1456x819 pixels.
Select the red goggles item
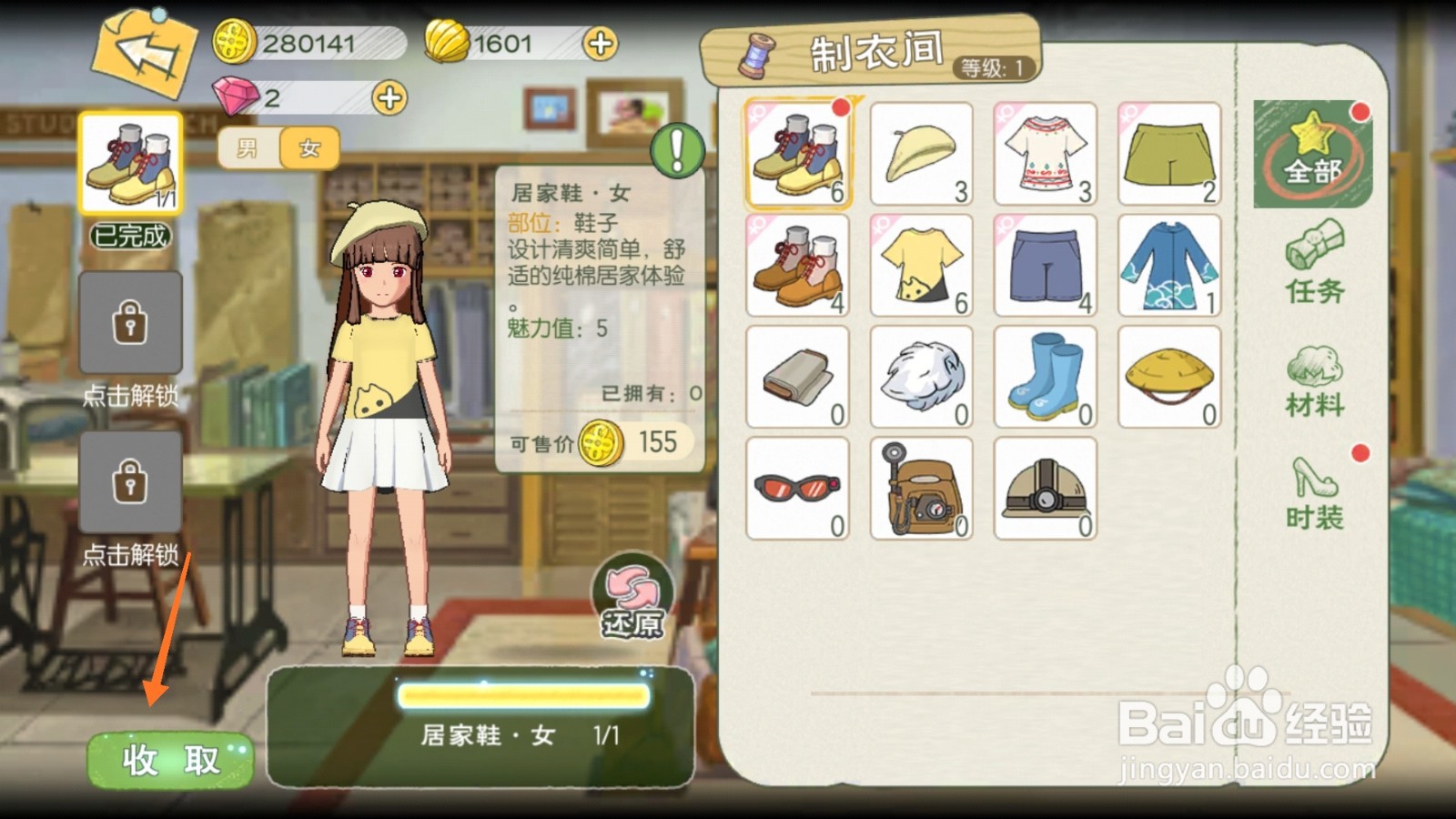pos(796,489)
